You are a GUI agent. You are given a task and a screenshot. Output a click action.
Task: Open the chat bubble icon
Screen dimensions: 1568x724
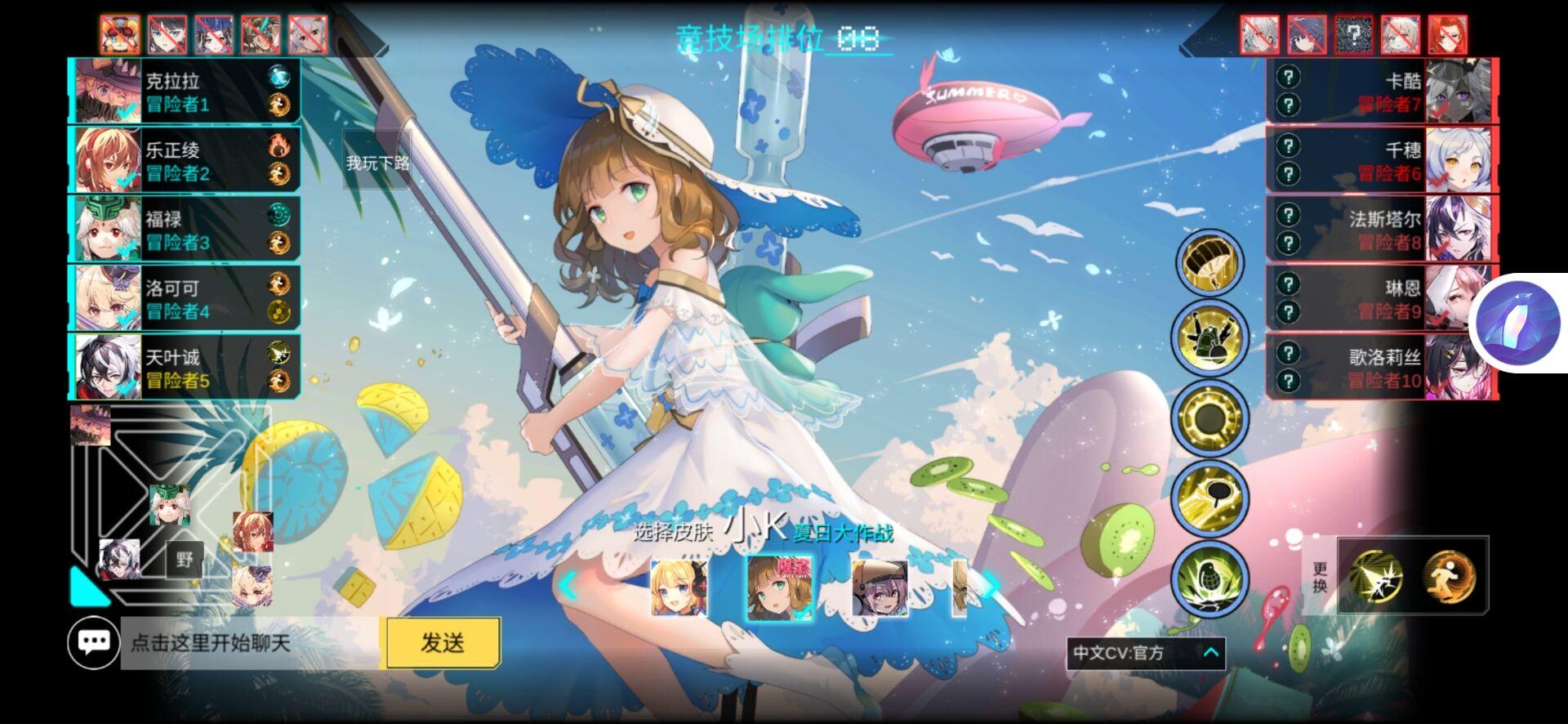tap(96, 642)
